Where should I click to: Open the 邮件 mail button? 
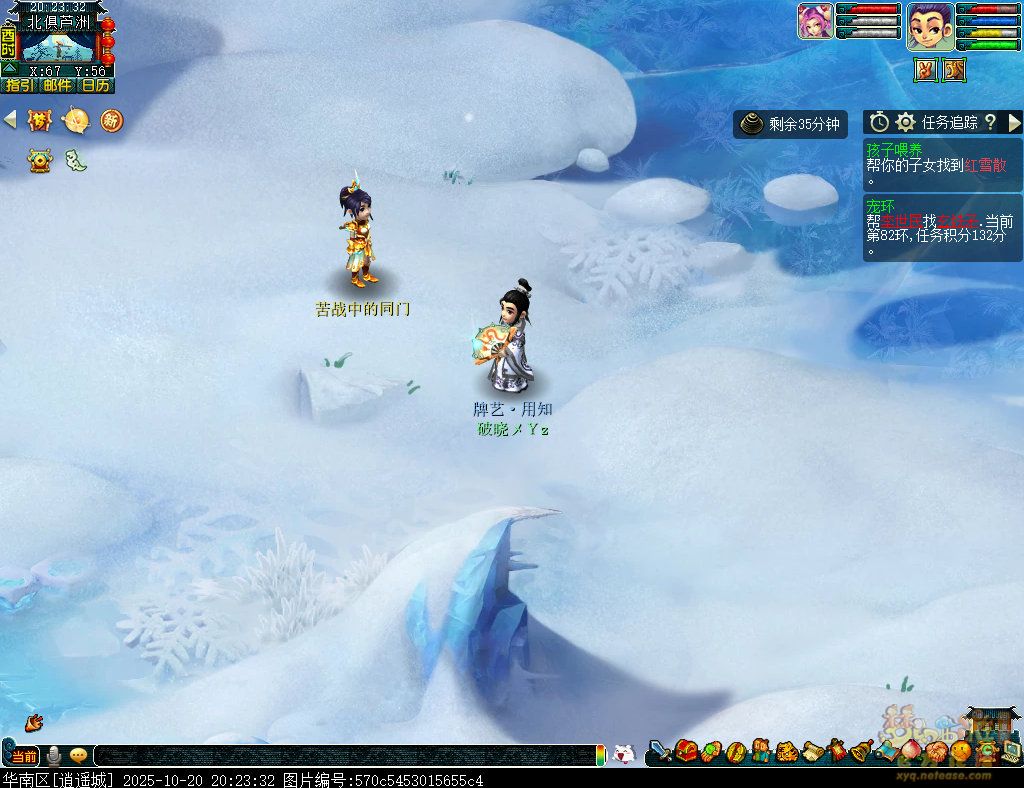point(58,86)
